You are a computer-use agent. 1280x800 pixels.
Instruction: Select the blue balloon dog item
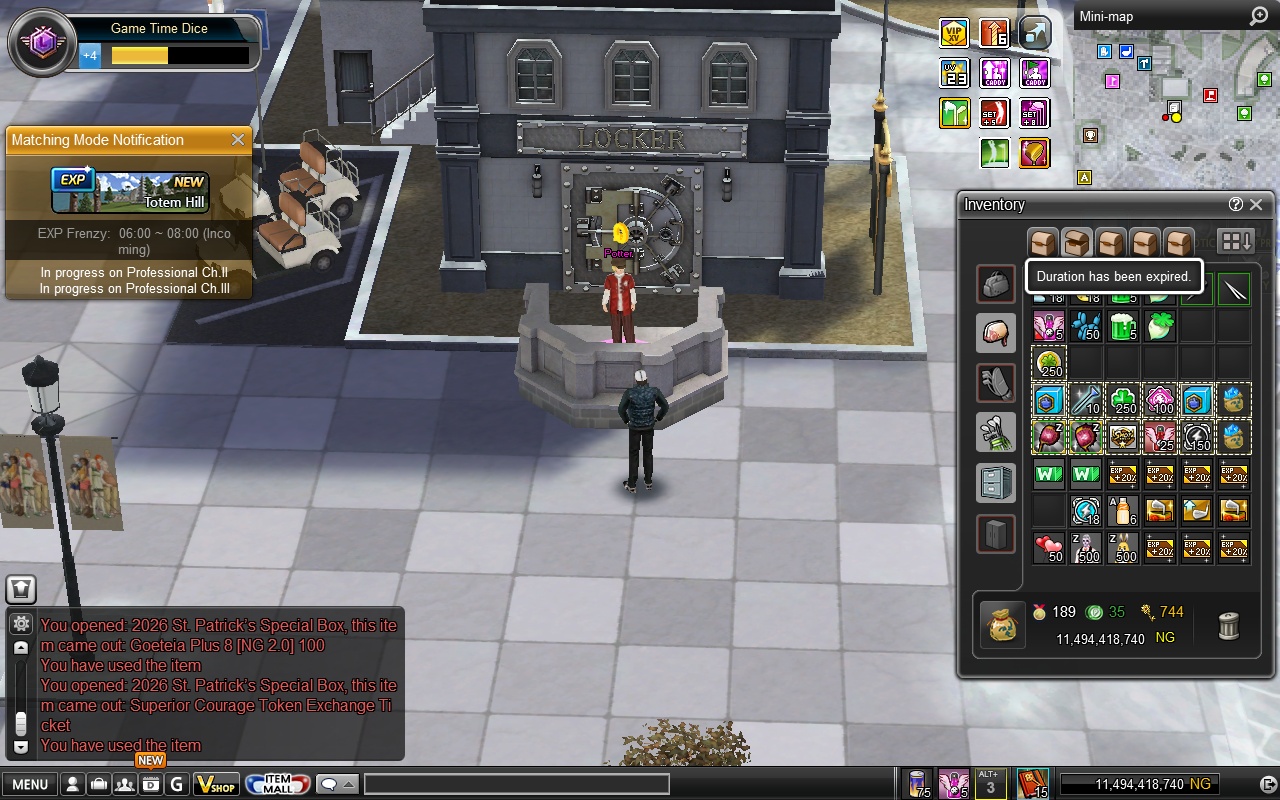(1085, 326)
